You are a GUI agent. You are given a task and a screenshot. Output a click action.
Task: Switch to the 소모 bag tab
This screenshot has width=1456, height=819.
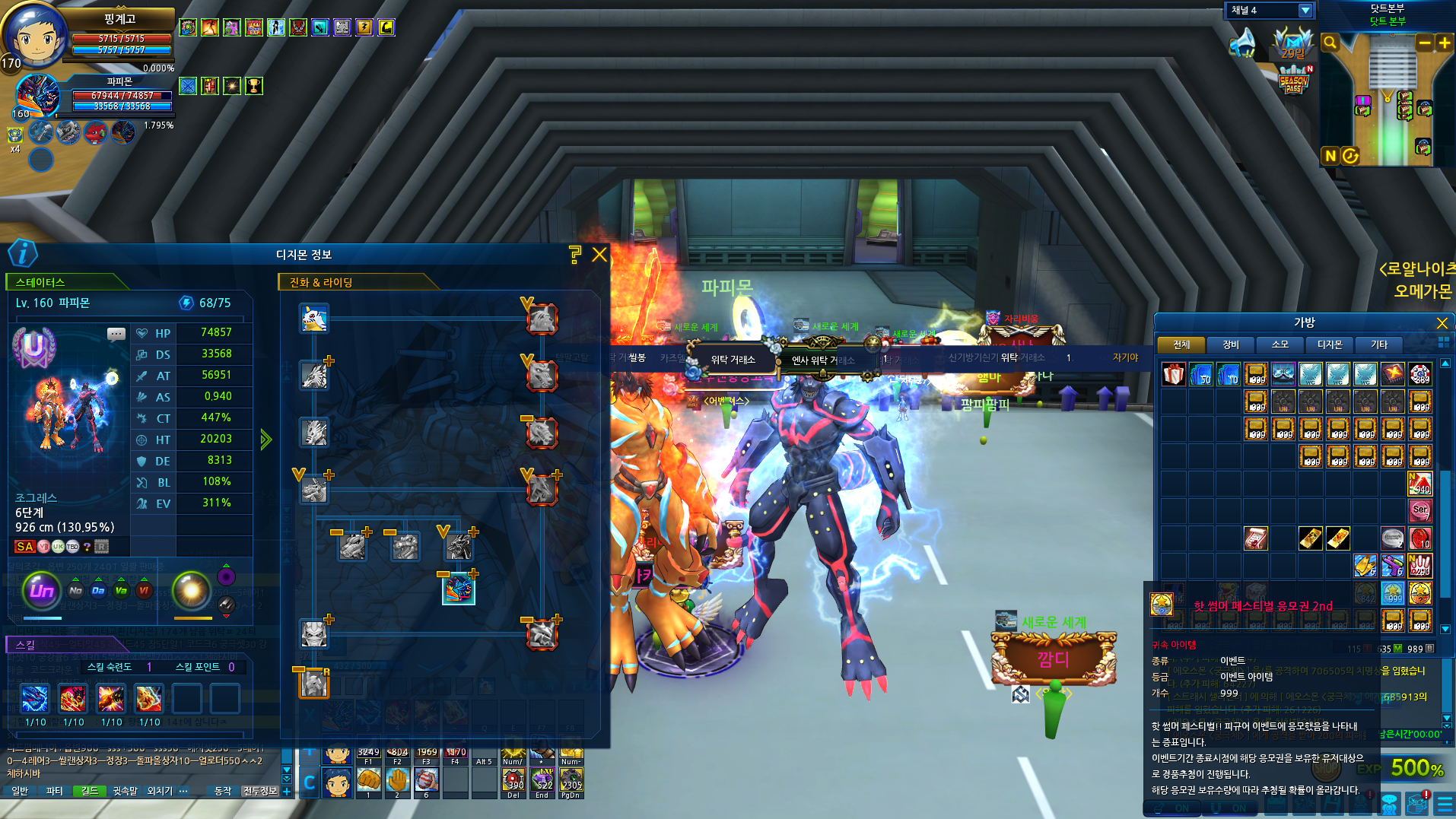coord(1280,345)
